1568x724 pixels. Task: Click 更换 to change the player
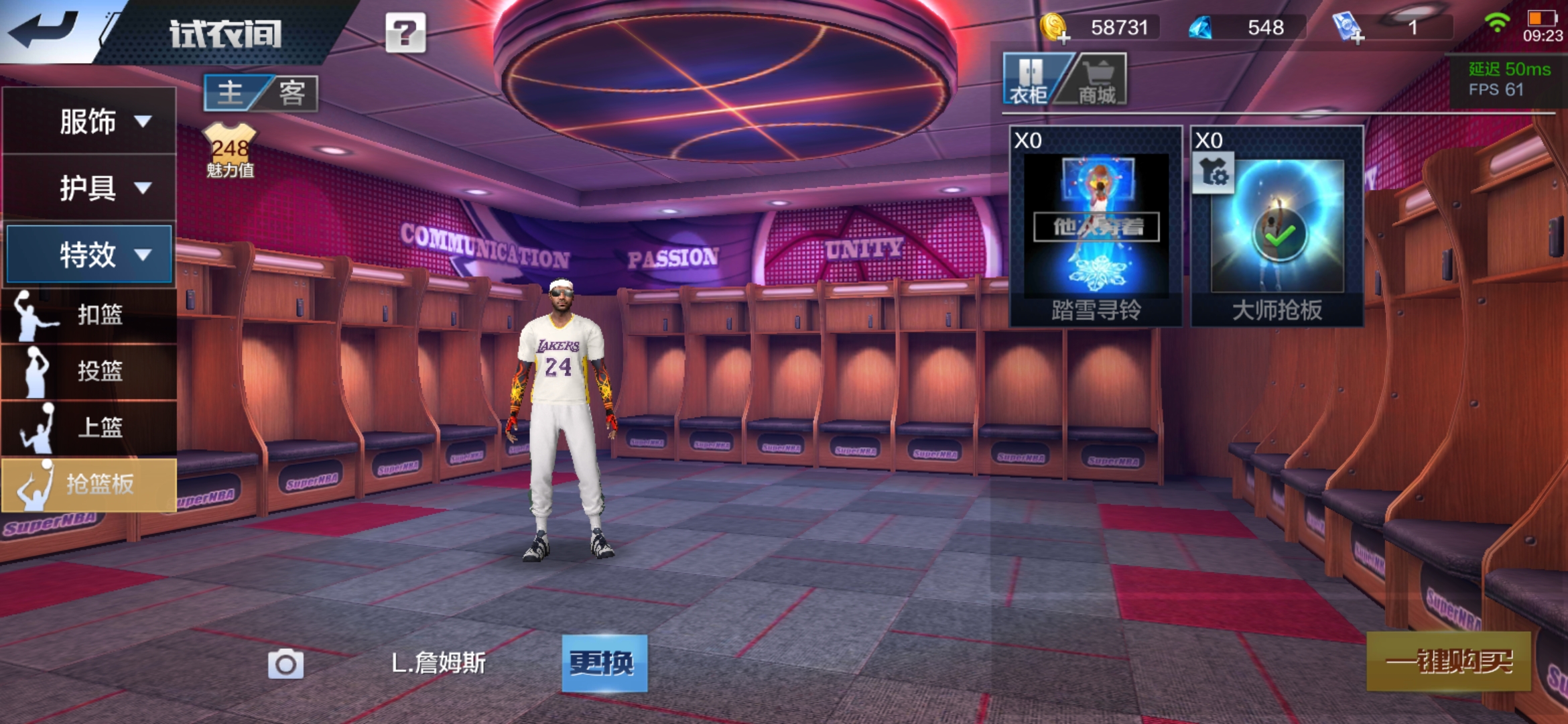(604, 663)
